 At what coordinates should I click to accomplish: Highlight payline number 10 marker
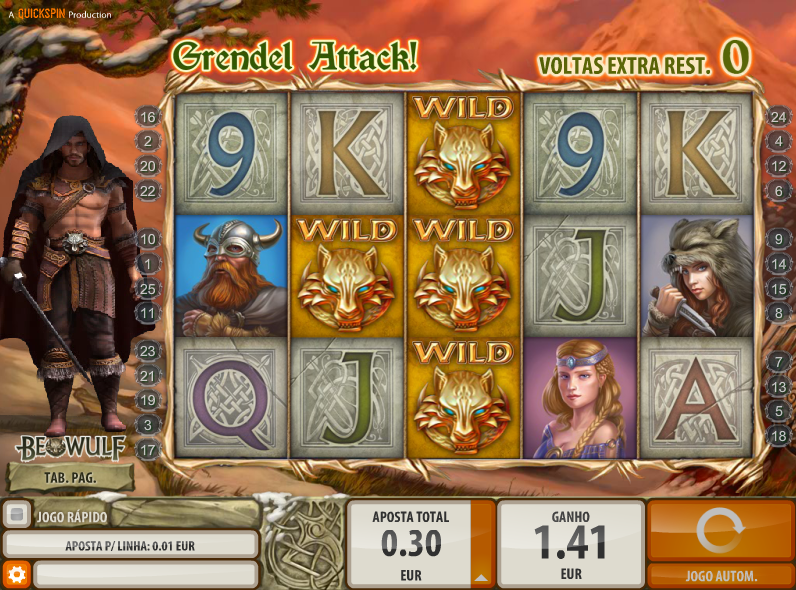tap(148, 239)
